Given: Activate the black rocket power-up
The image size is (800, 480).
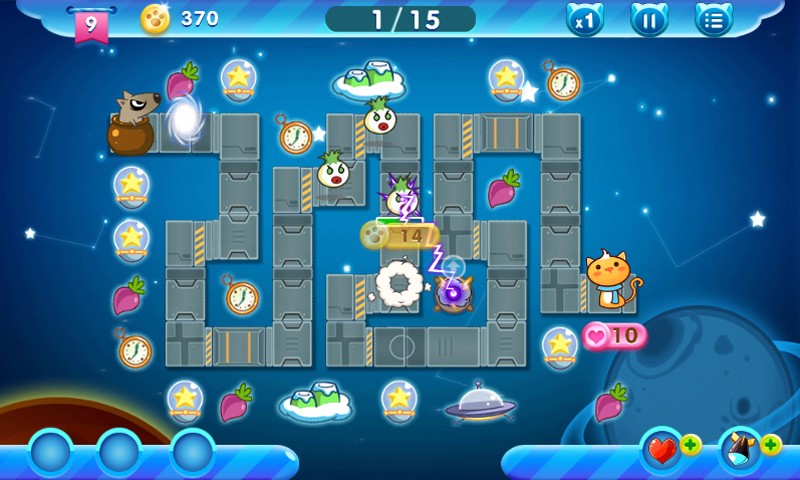Looking at the screenshot, I should [740, 450].
